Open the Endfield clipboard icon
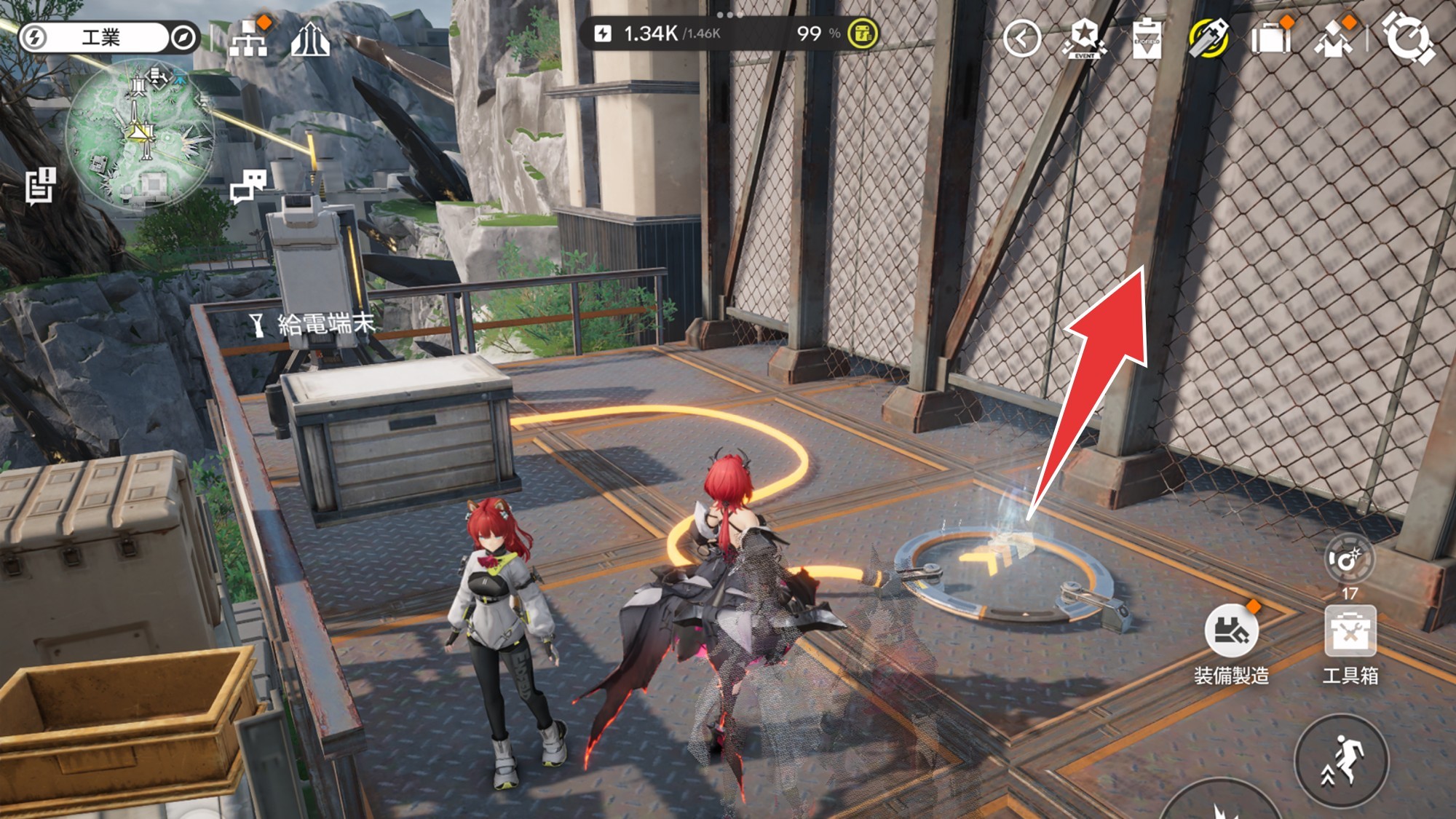This screenshot has height=819, width=1456. tap(1147, 38)
